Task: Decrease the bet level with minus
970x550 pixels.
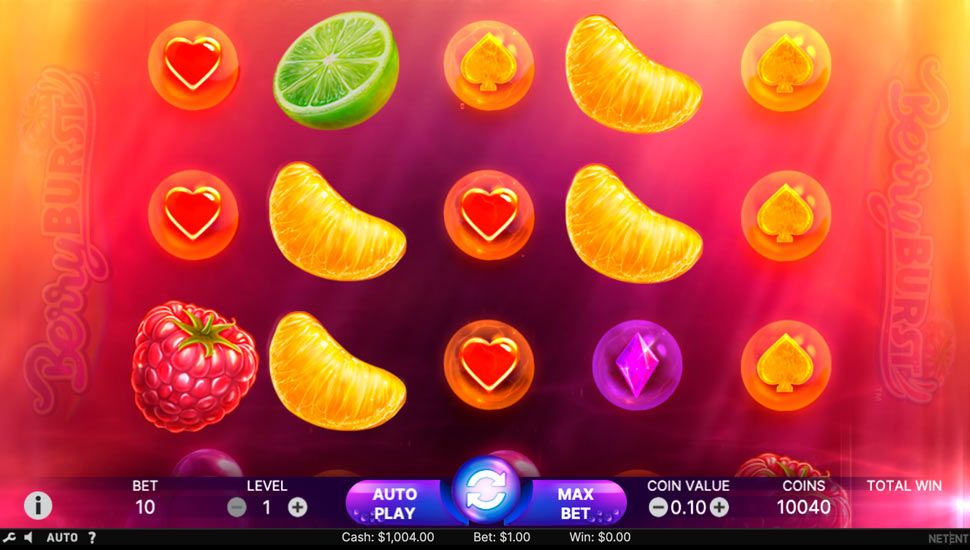Action: (237, 507)
